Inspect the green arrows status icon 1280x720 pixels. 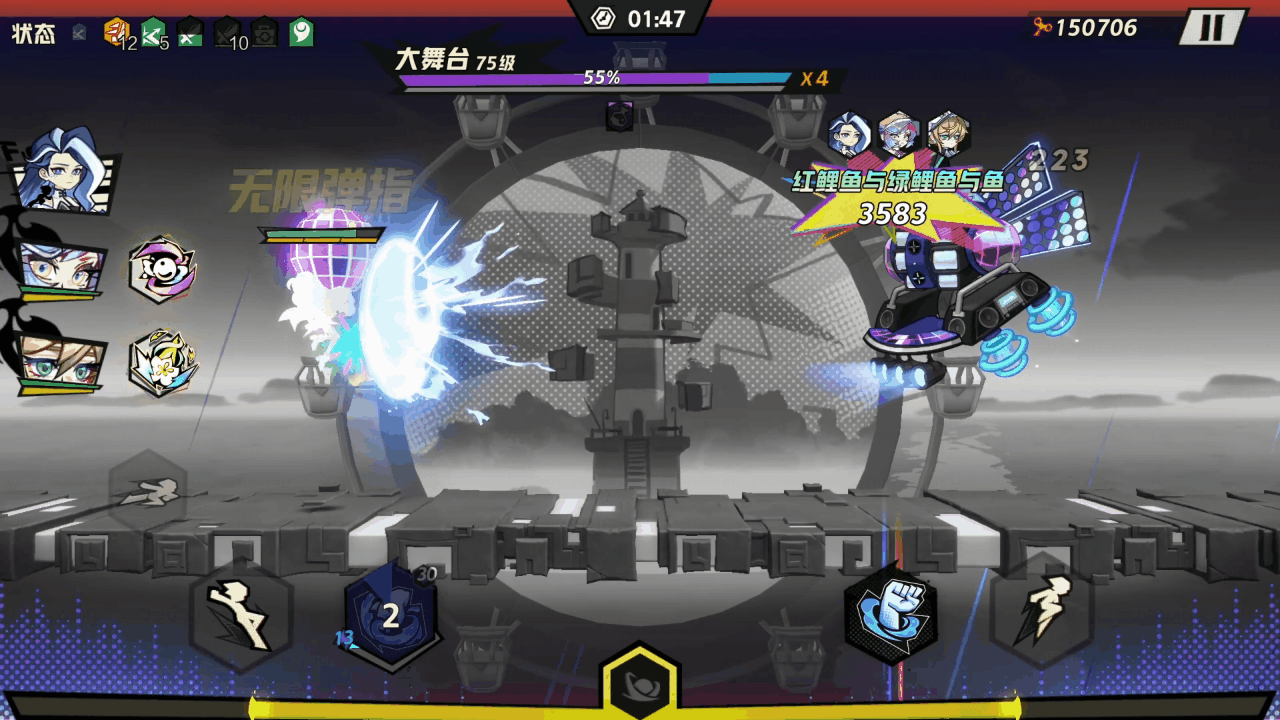click(153, 32)
